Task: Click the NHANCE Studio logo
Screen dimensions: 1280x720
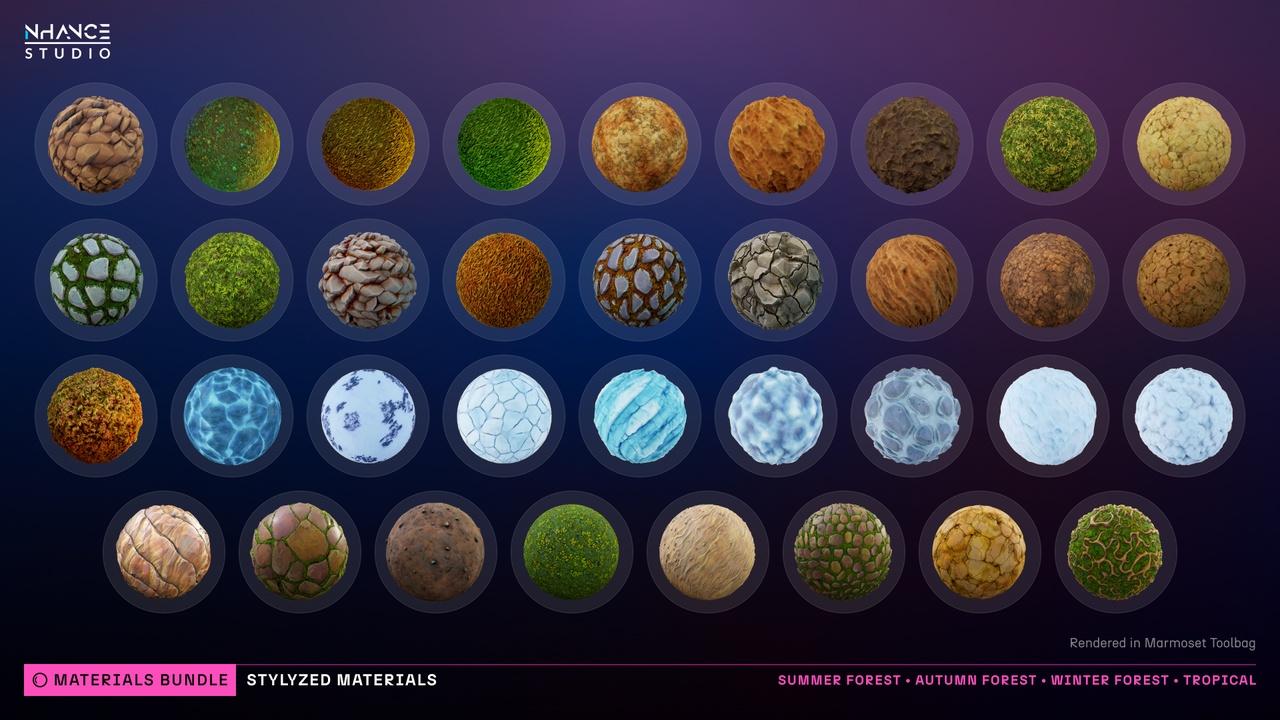Action: coord(67,41)
